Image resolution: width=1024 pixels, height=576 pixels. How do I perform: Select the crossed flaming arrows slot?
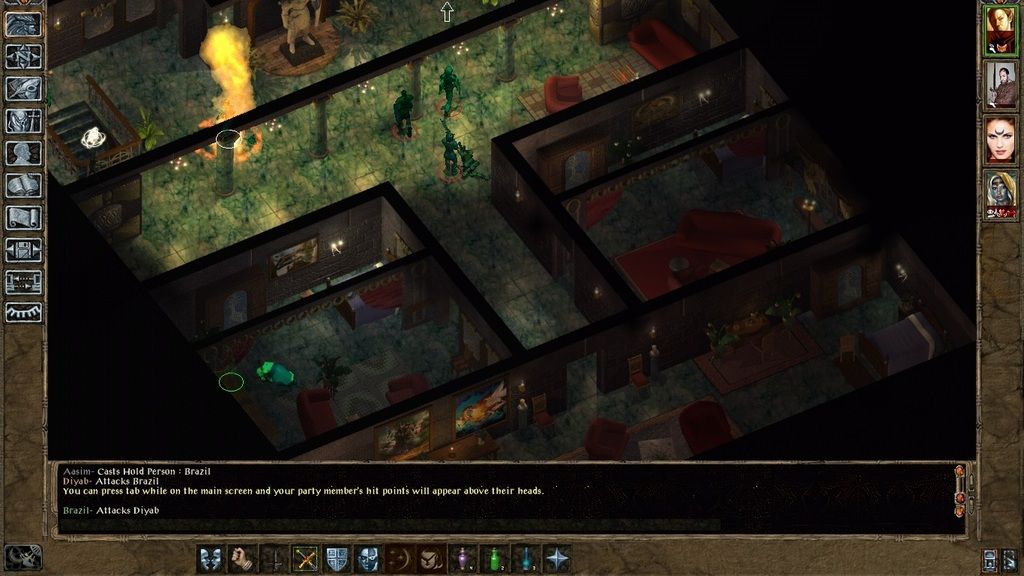(x=305, y=558)
